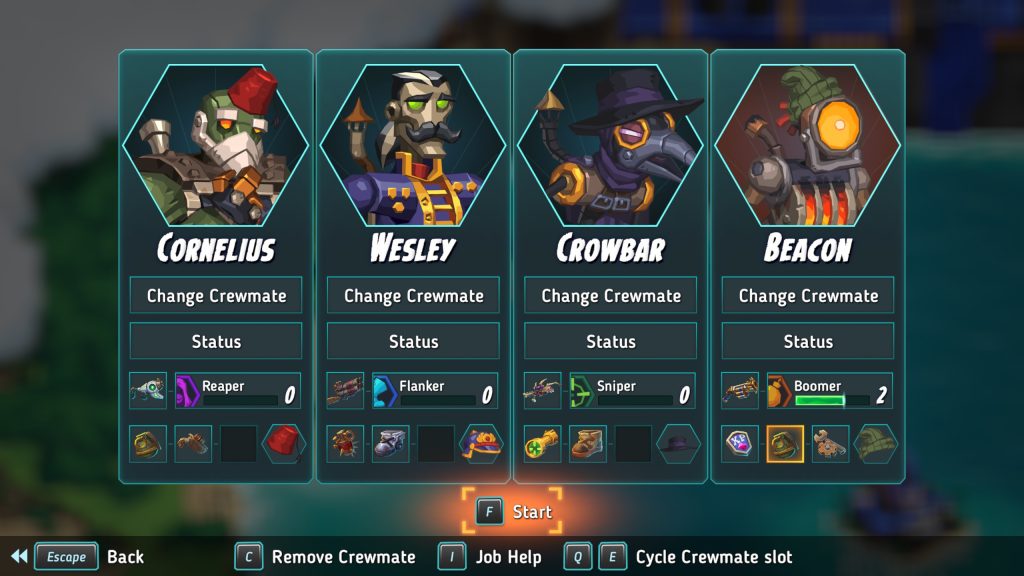
Task: Change crewmate for Beacon
Action: pyautogui.click(x=808, y=296)
